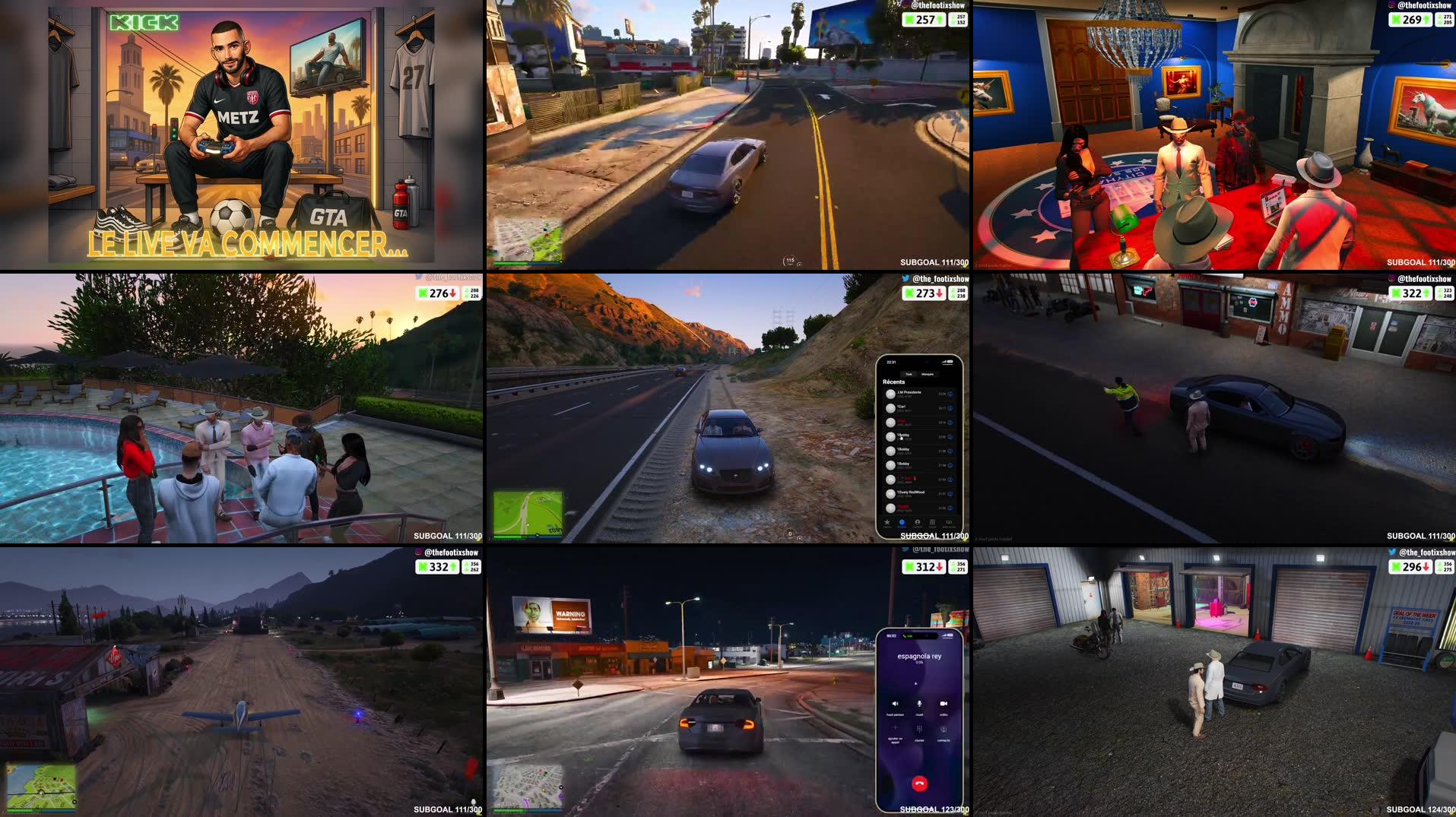Image resolution: width=1456 pixels, height=817 pixels.
Task: Tap the info icon next to 1Bobby
Action: tap(950, 437)
